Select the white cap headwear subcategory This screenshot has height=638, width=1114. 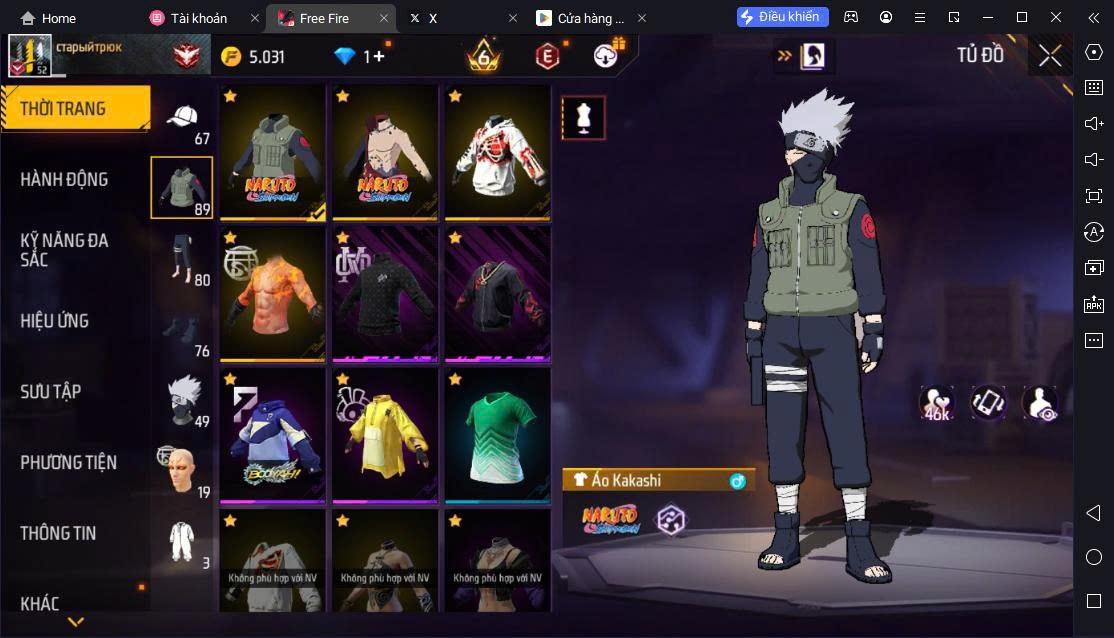pyautogui.click(x=182, y=119)
